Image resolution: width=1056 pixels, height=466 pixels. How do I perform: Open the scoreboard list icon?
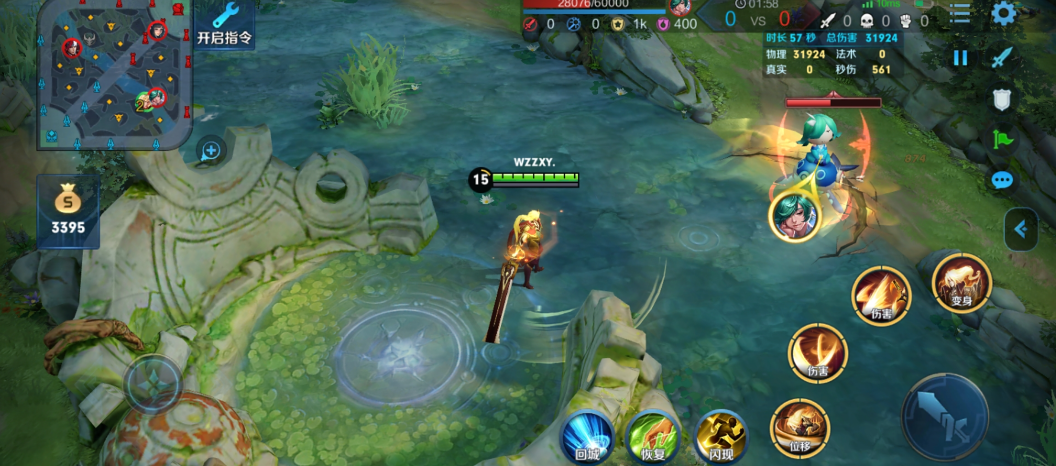coord(960,14)
